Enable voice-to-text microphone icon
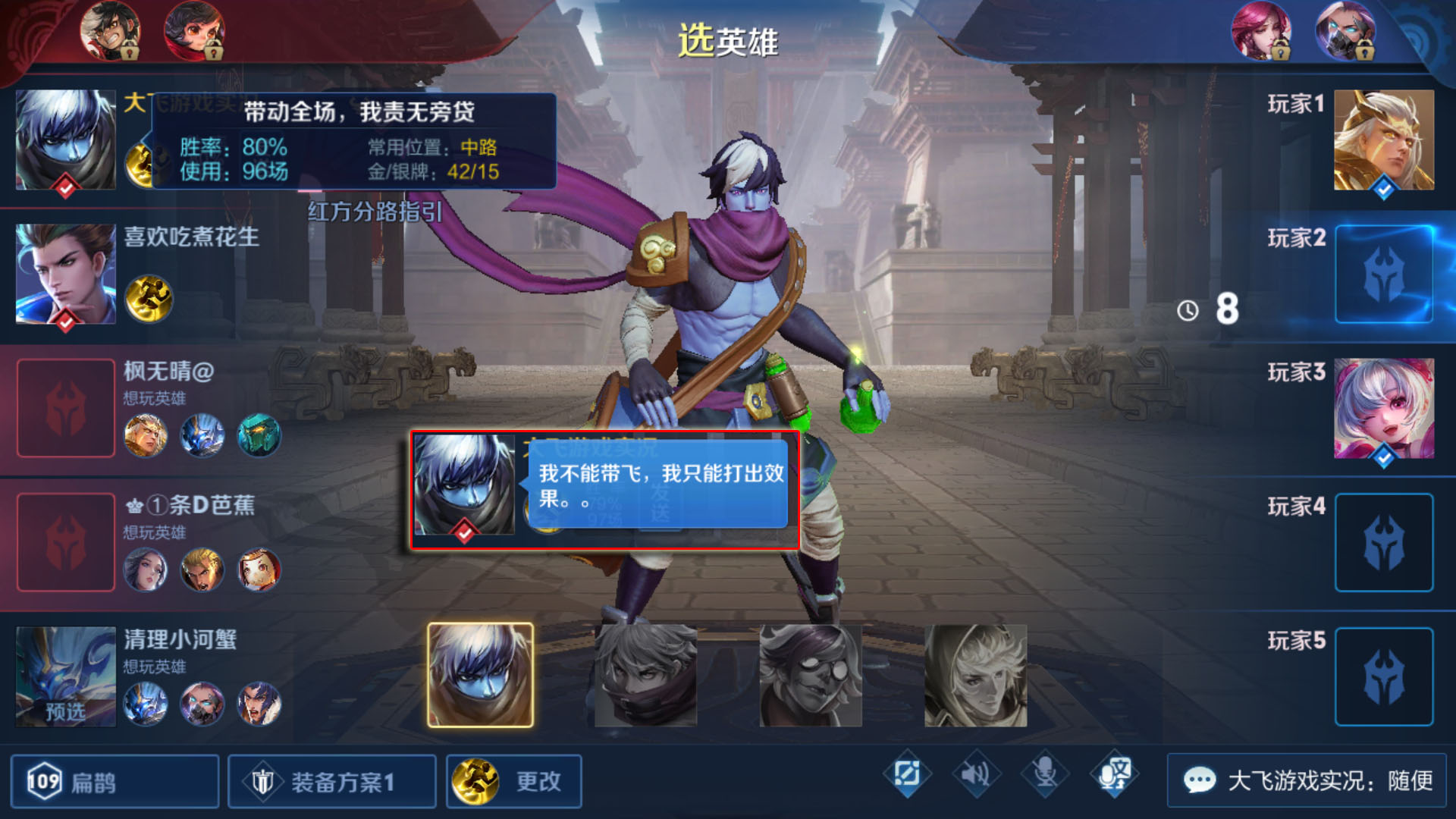The image size is (1456, 819). point(1114,774)
